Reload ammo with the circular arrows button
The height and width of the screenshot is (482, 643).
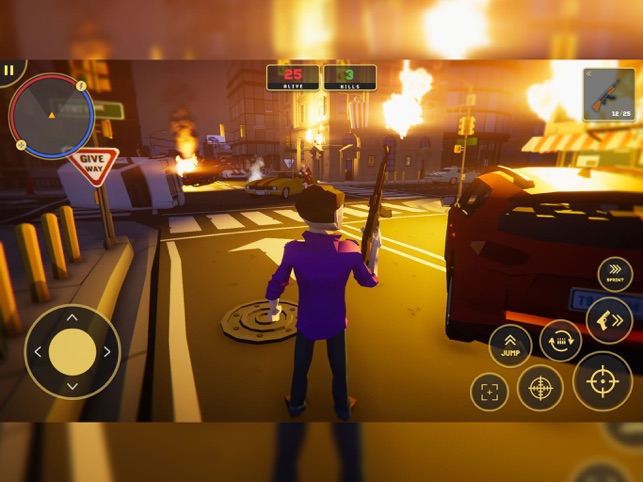[x=561, y=340]
